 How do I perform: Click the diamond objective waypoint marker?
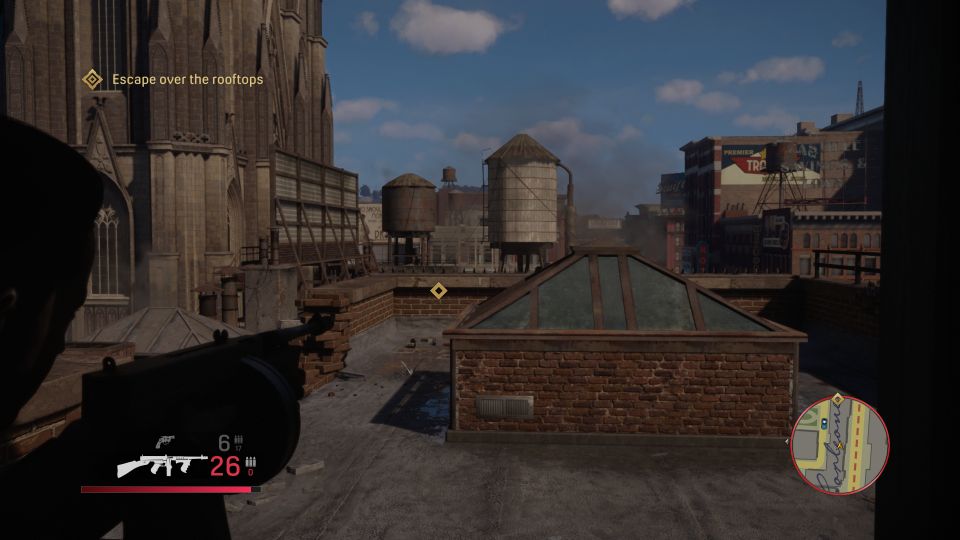tap(438, 290)
